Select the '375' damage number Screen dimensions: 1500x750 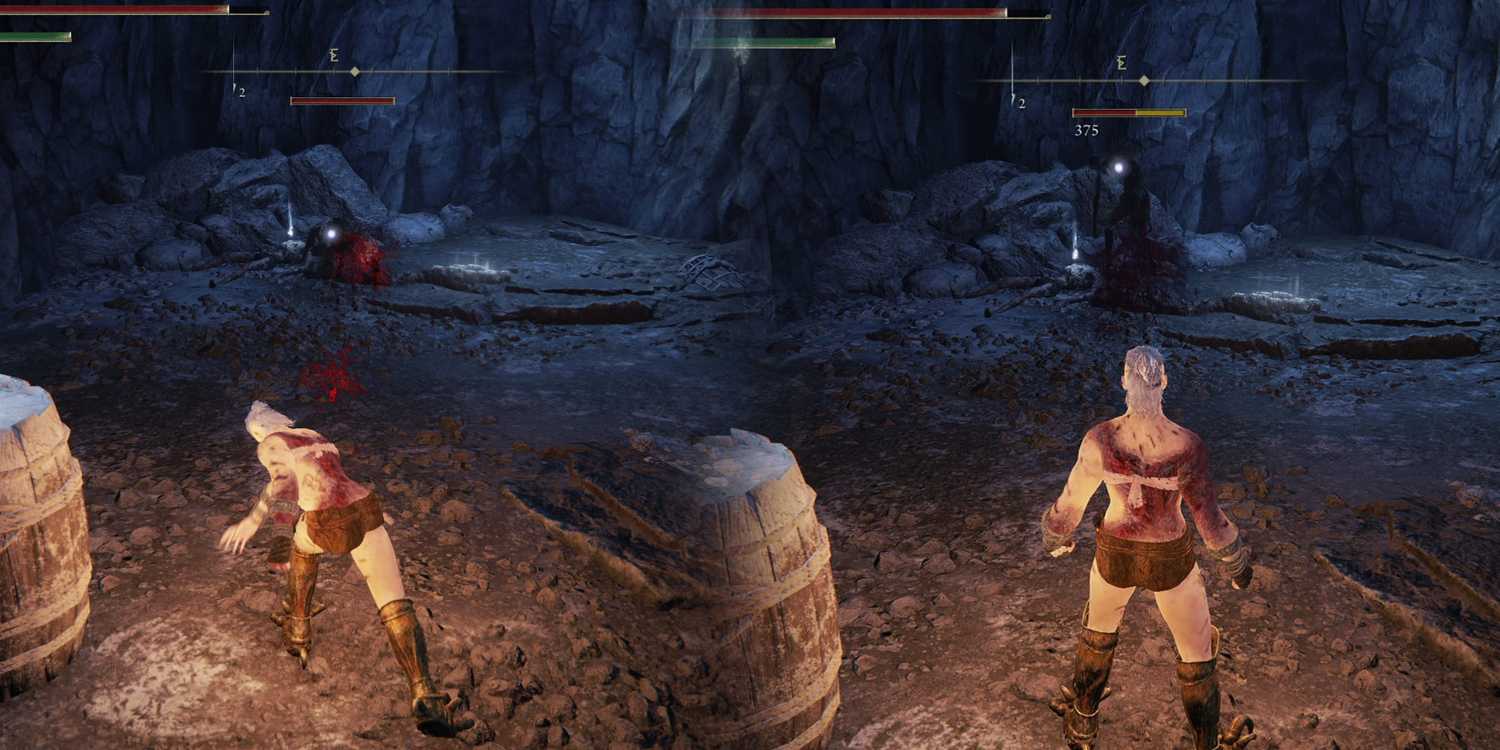1086,130
